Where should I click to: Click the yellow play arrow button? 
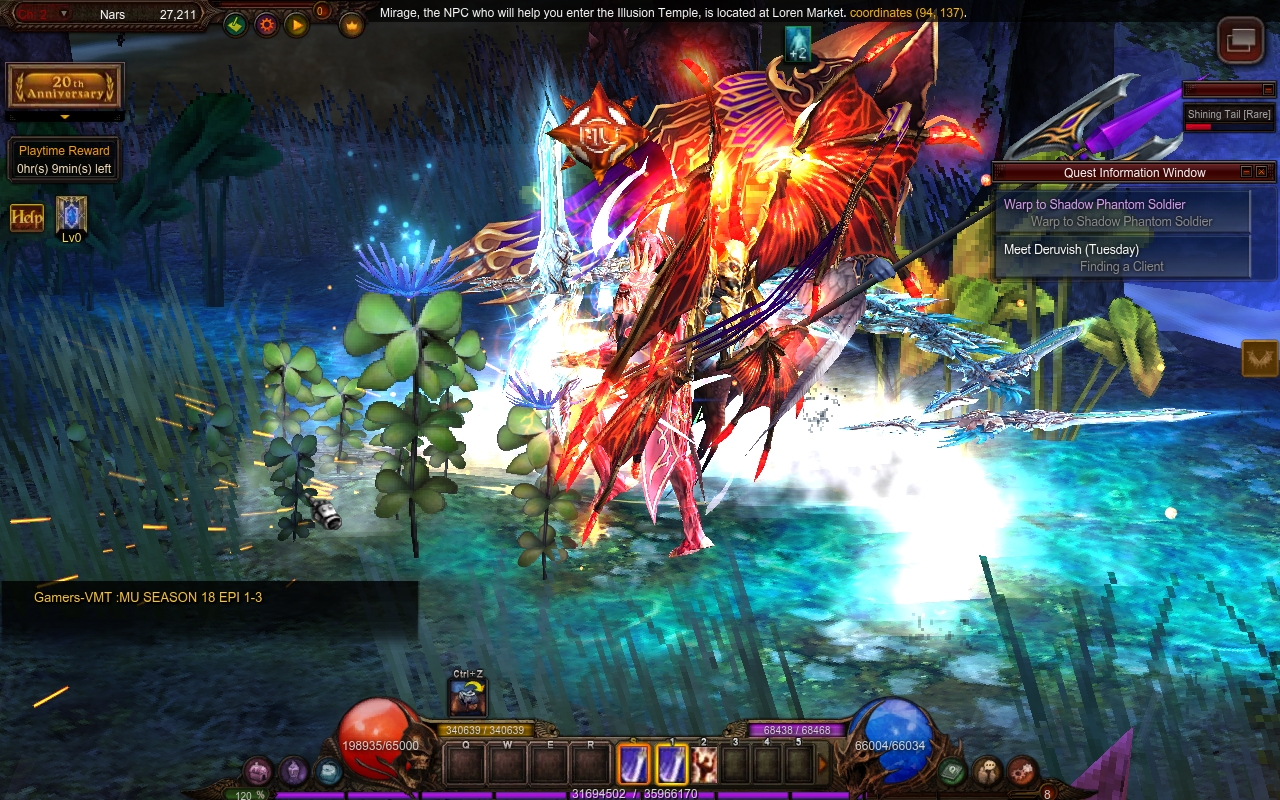coord(297,25)
